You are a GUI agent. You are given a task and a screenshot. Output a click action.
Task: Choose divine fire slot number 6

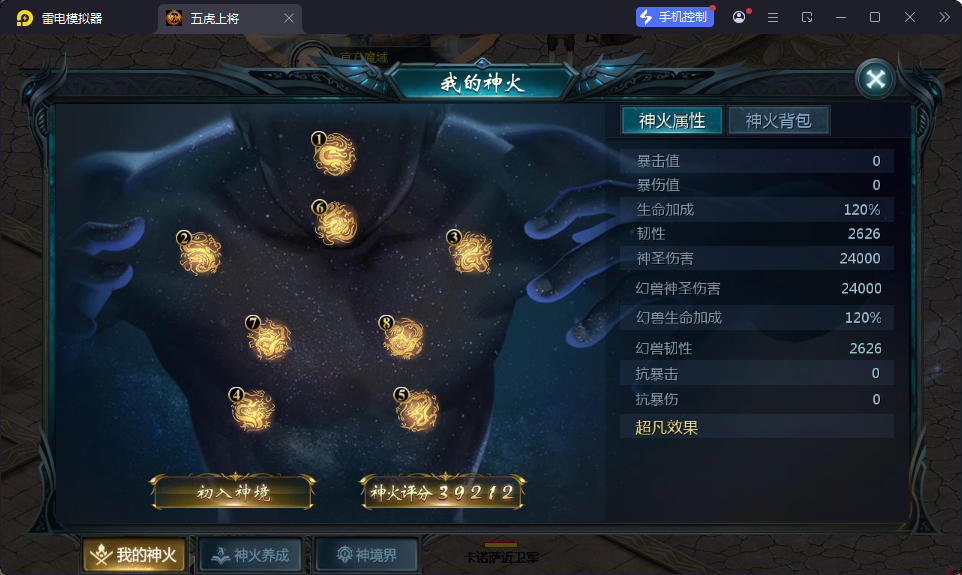335,224
